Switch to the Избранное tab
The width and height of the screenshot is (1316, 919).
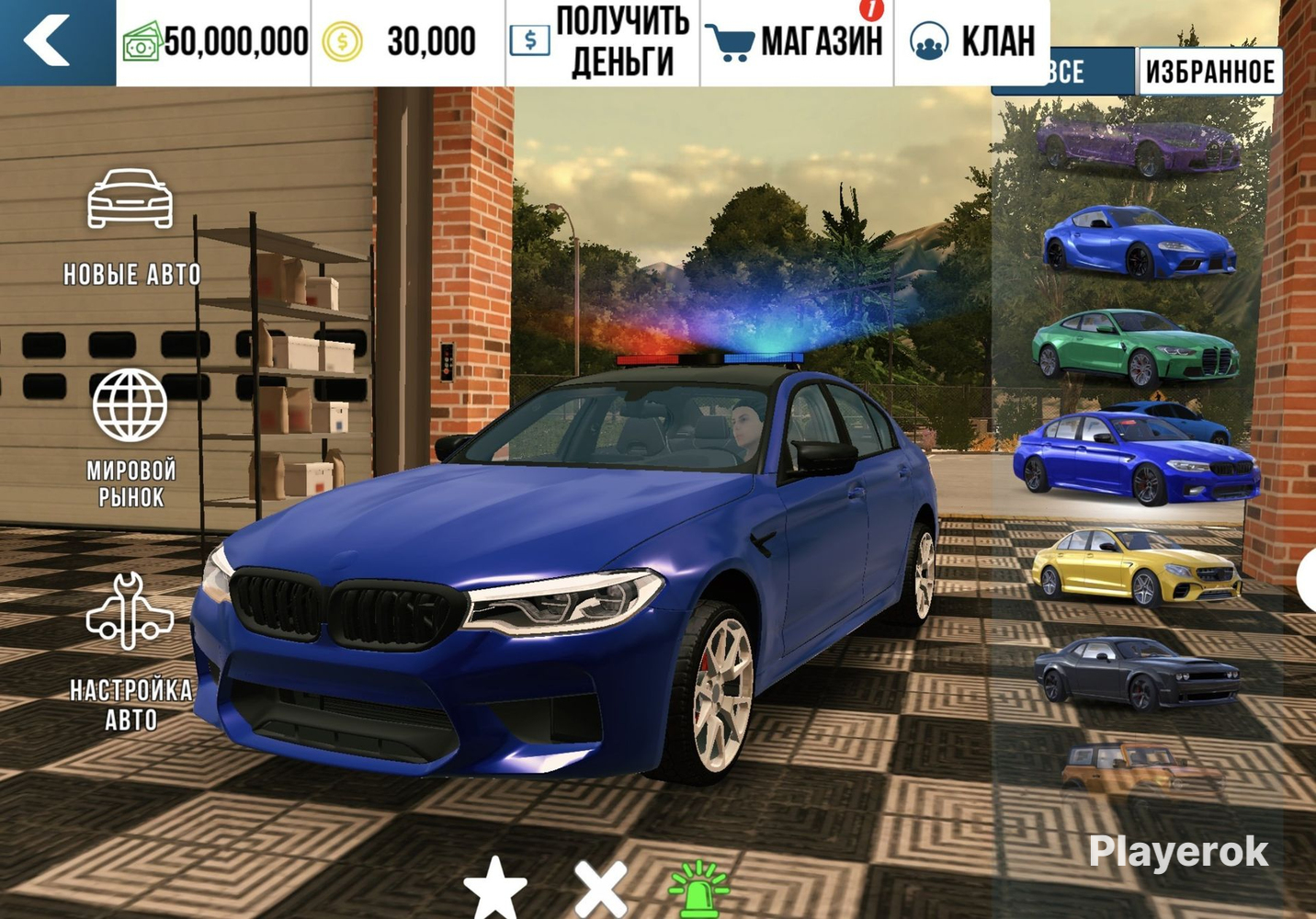[1209, 72]
